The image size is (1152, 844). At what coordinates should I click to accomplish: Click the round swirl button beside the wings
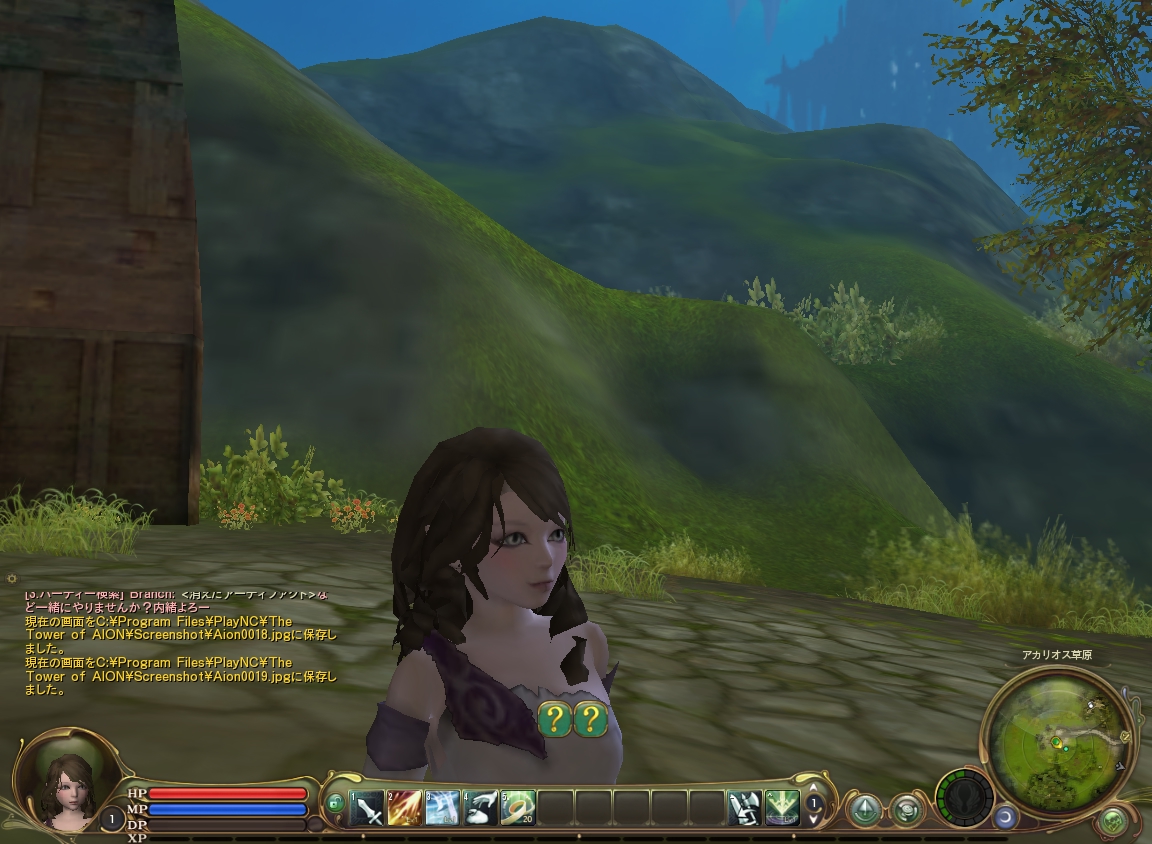pos(907,808)
